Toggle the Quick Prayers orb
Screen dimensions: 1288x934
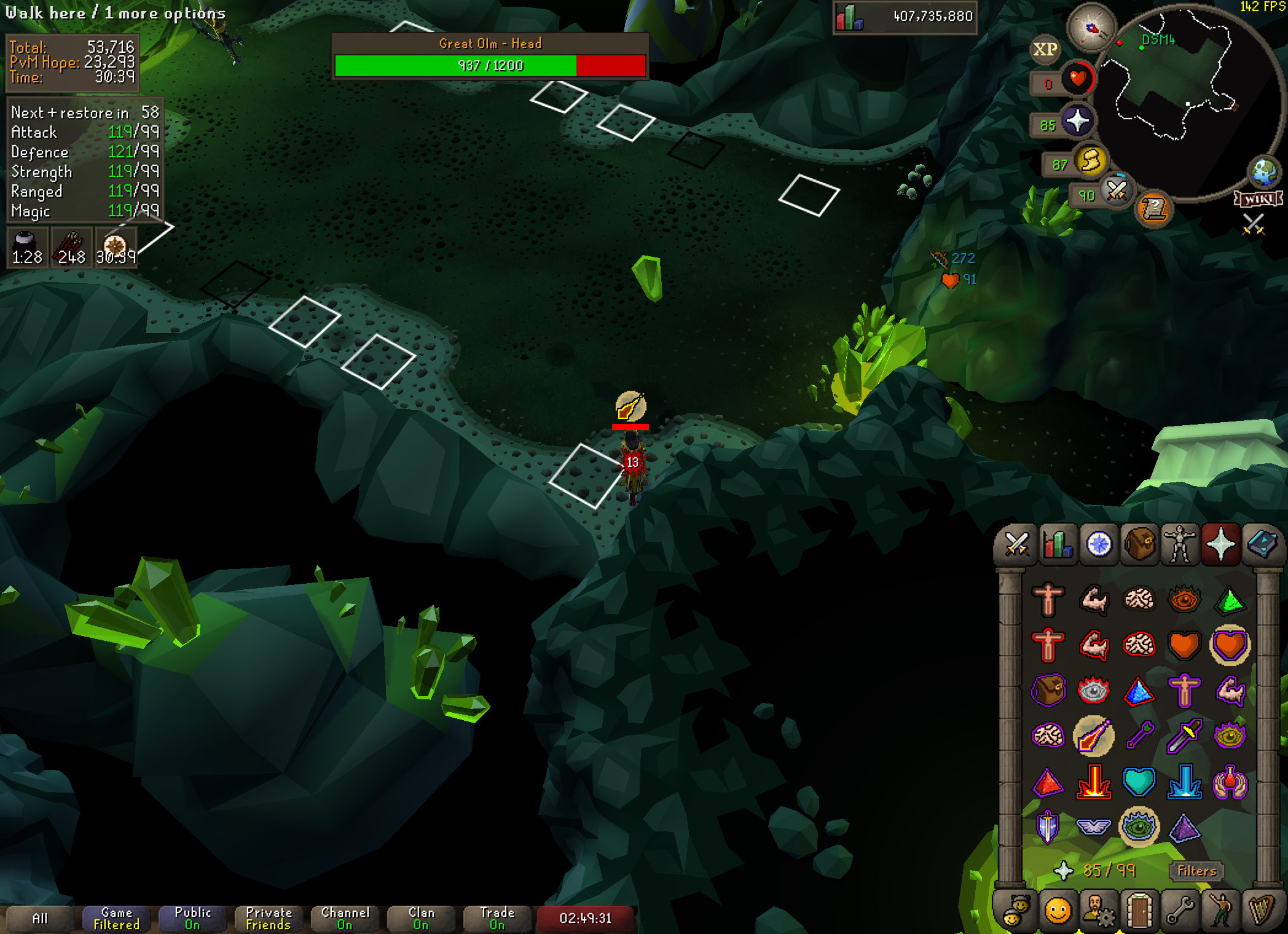(1077, 121)
